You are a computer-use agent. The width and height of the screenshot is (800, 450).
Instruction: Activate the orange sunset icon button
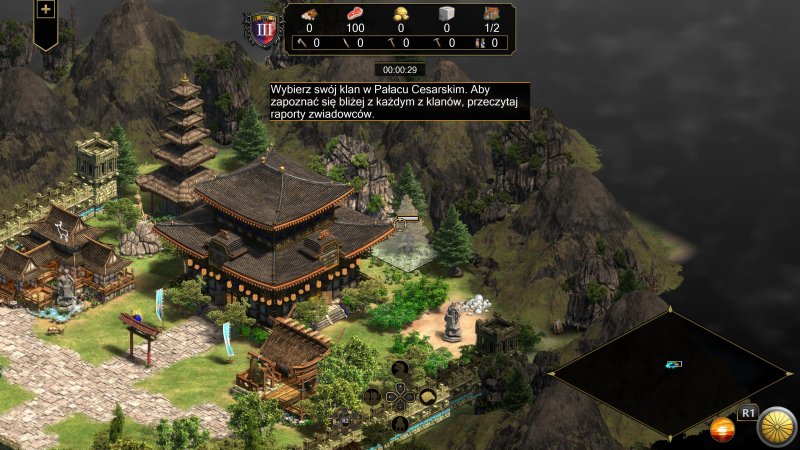pos(722,430)
